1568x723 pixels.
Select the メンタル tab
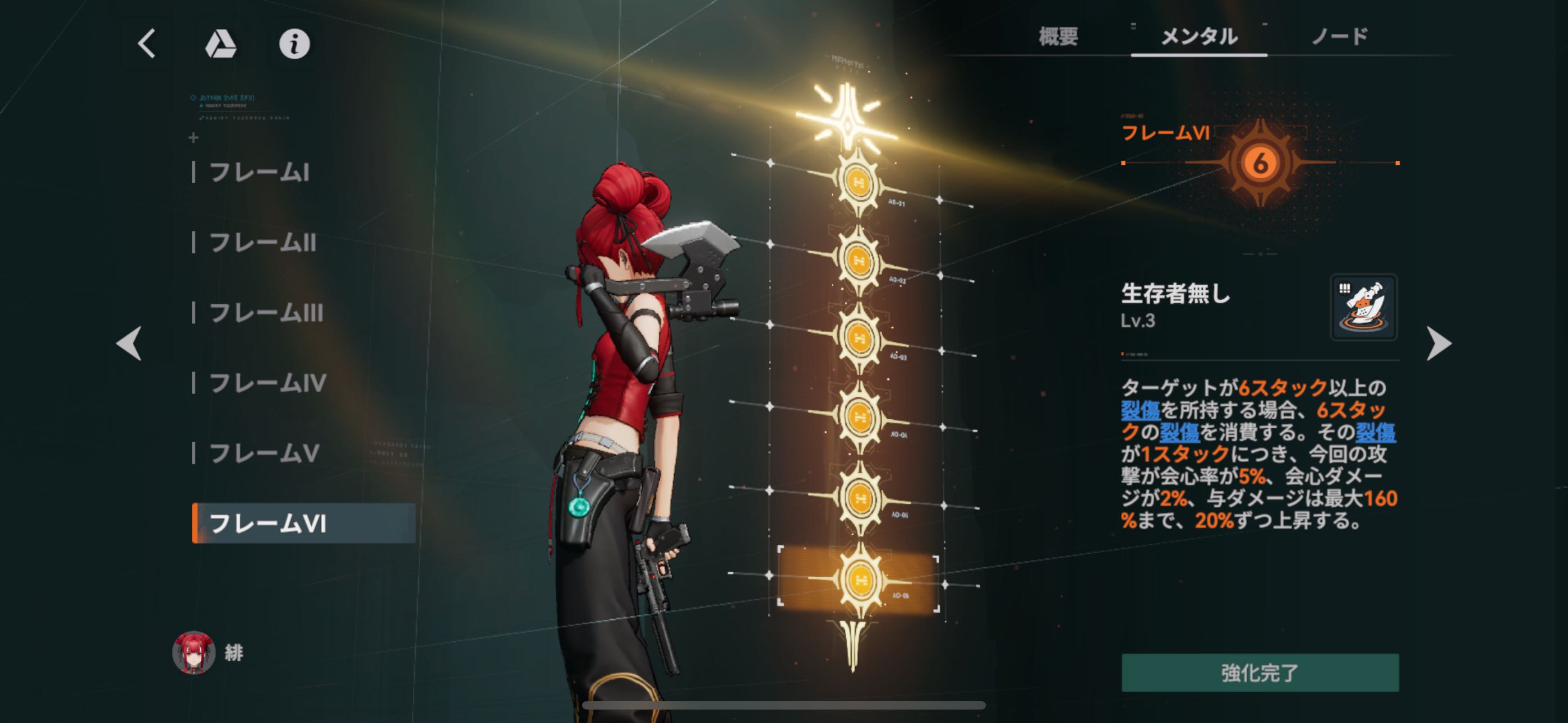click(x=1198, y=36)
